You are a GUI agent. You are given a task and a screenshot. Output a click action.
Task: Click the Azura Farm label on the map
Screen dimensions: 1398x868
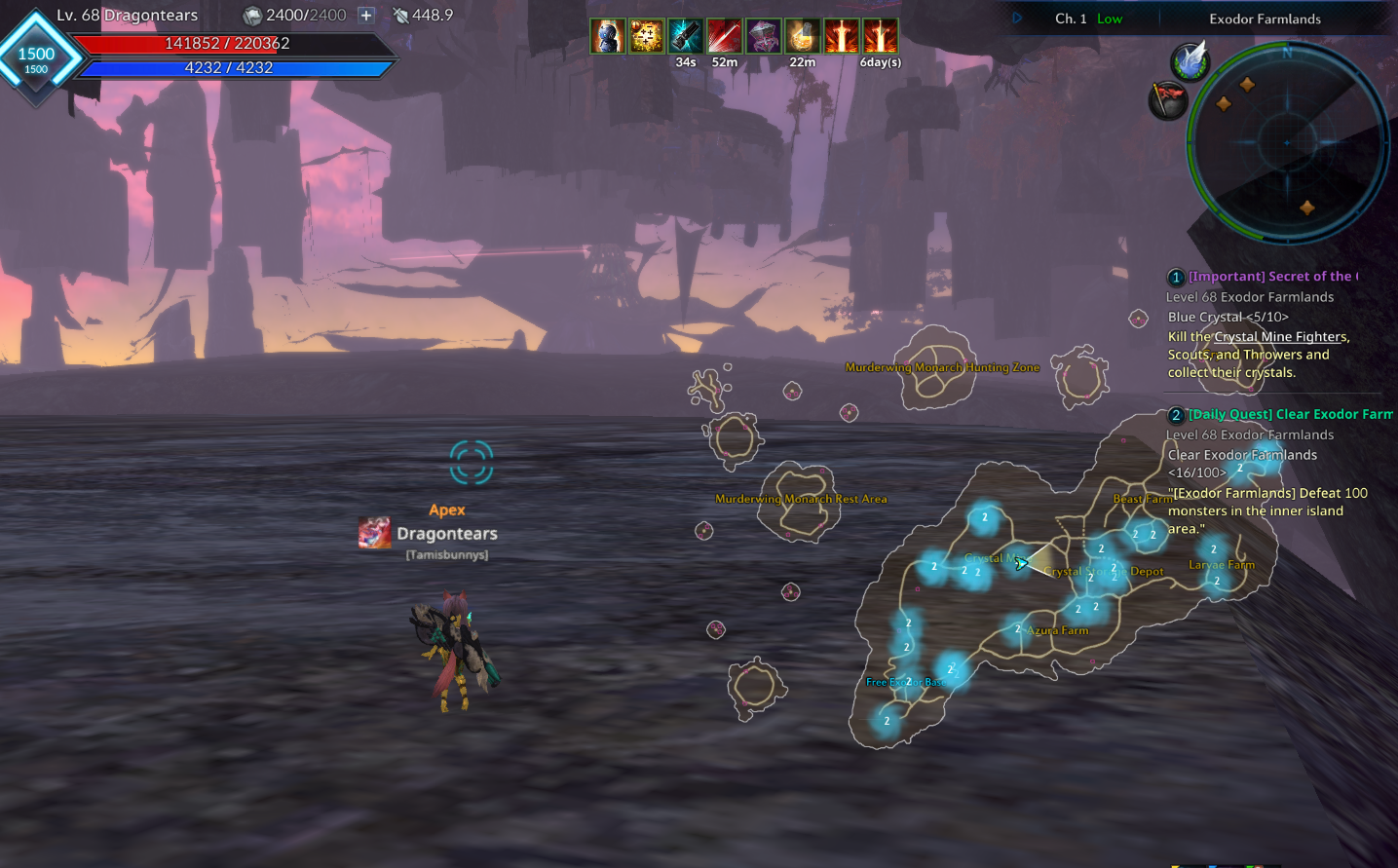[1058, 630]
